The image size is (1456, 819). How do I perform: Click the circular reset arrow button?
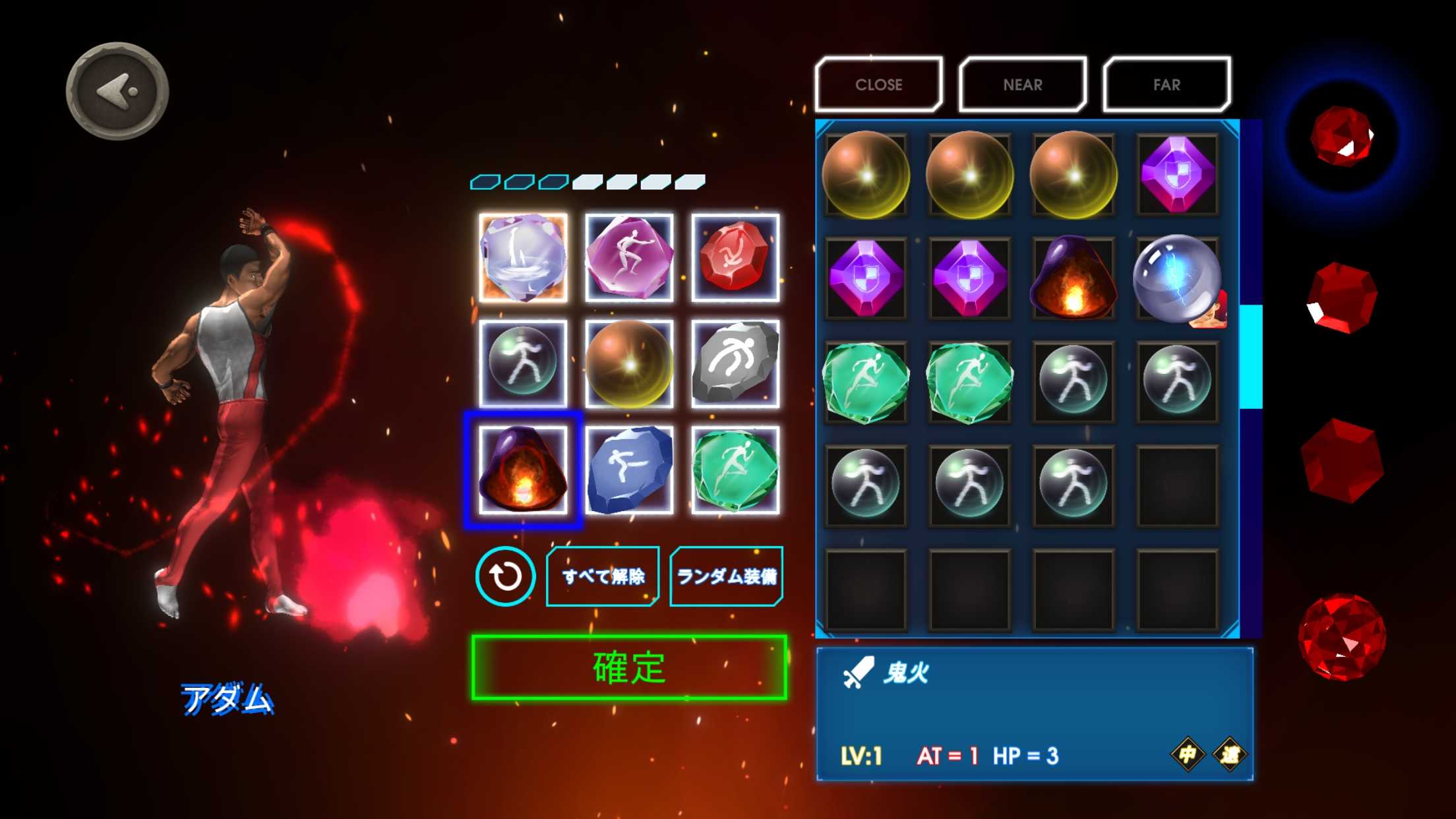click(x=505, y=576)
